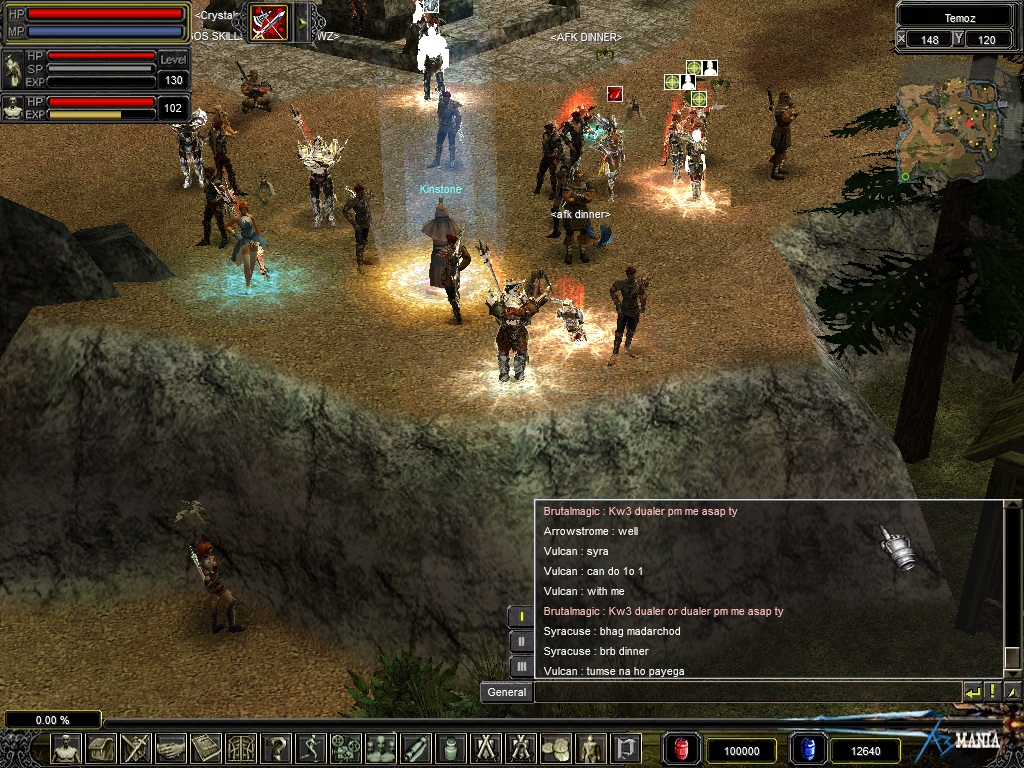Send chat with the enter arrow button
This screenshot has height=768, width=1024.
tap(972, 692)
